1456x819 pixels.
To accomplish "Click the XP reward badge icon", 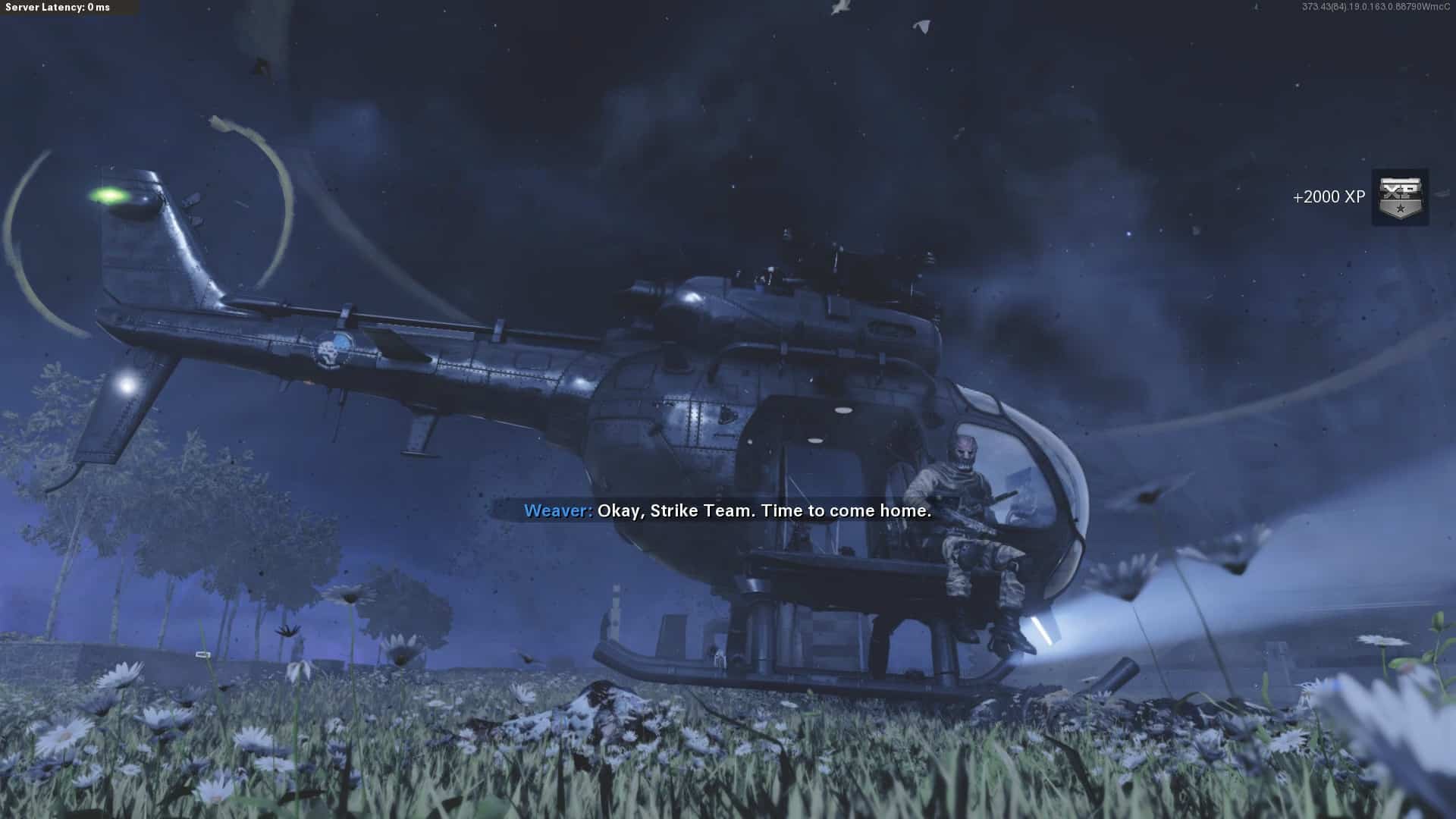I will 1400,197.
